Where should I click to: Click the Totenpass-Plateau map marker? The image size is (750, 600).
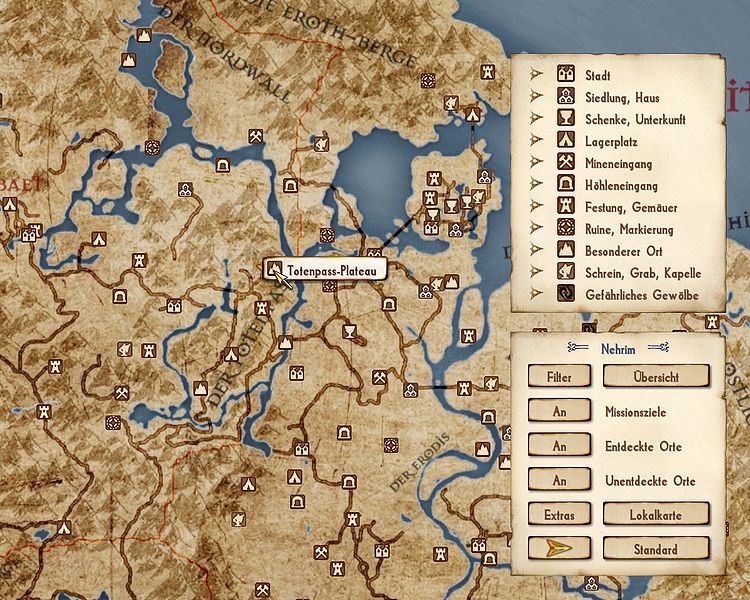pos(275,270)
